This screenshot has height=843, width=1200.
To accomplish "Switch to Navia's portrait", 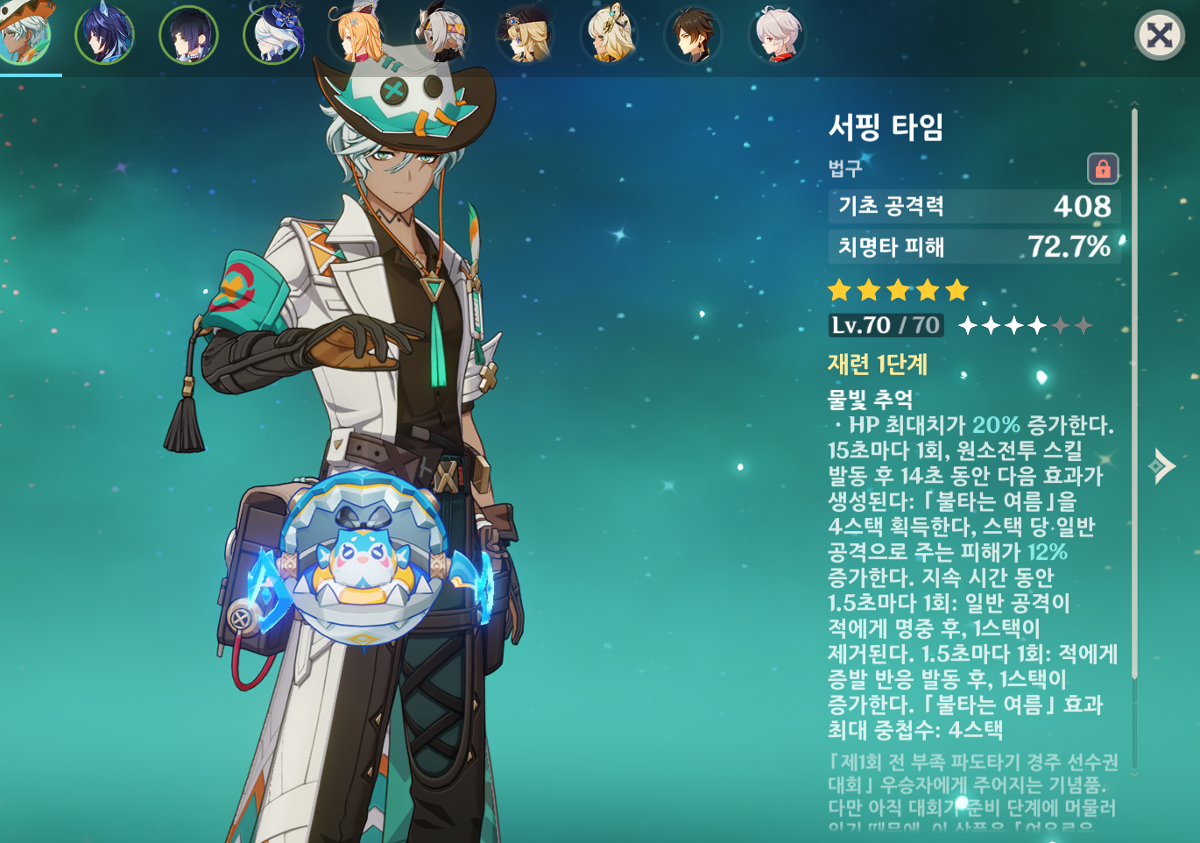I will coord(524,35).
